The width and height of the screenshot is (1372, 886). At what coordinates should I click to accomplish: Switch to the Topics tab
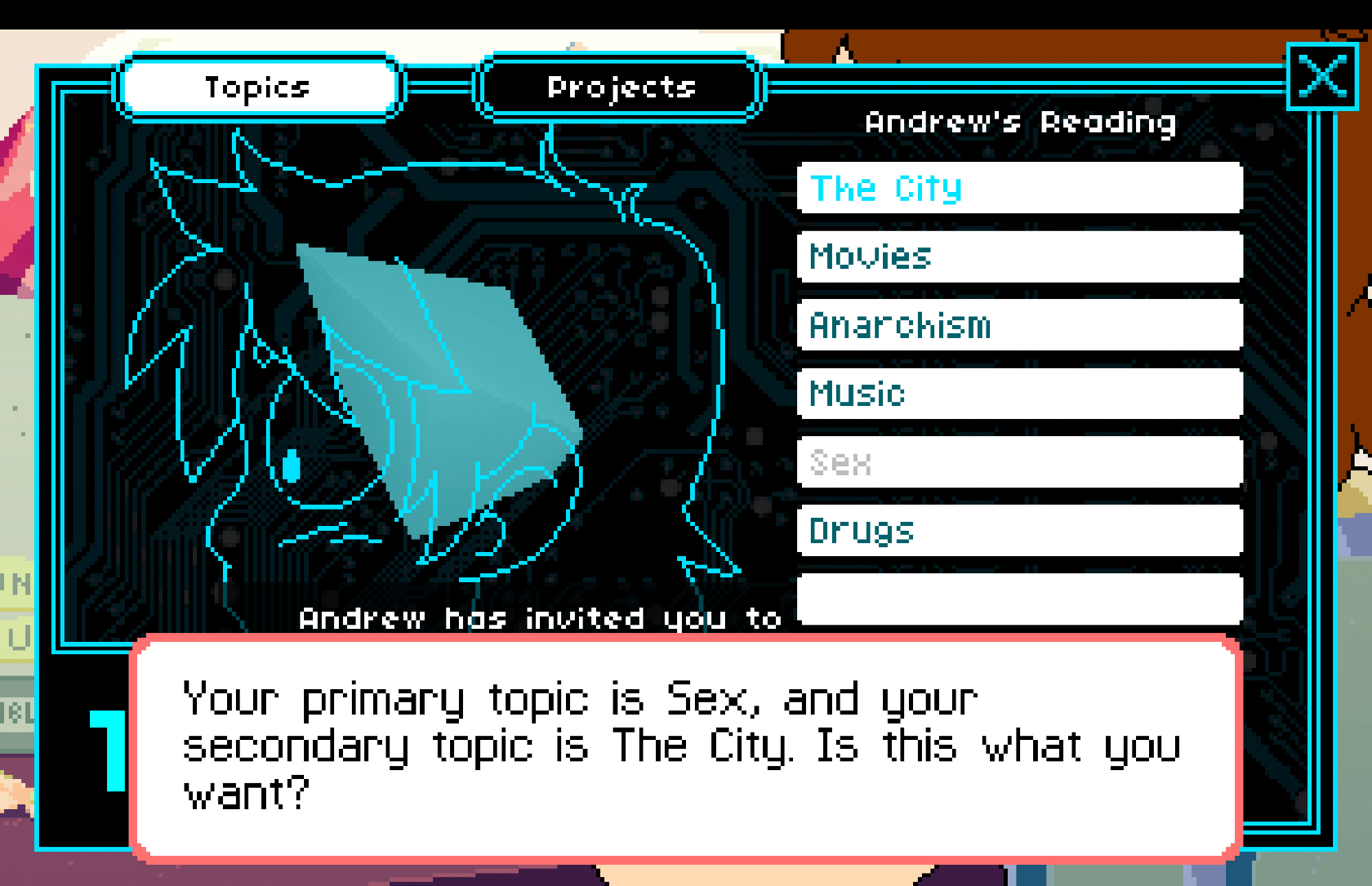point(259,88)
